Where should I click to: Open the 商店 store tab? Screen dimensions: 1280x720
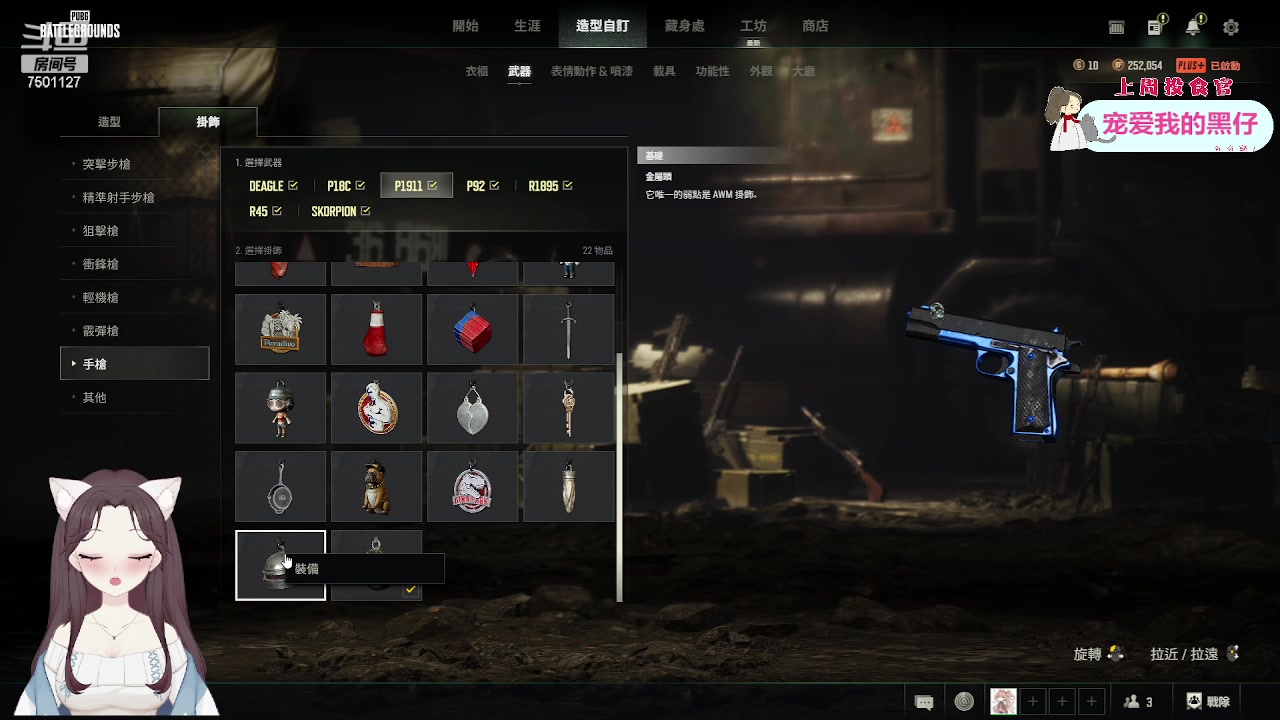click(815, 26)
